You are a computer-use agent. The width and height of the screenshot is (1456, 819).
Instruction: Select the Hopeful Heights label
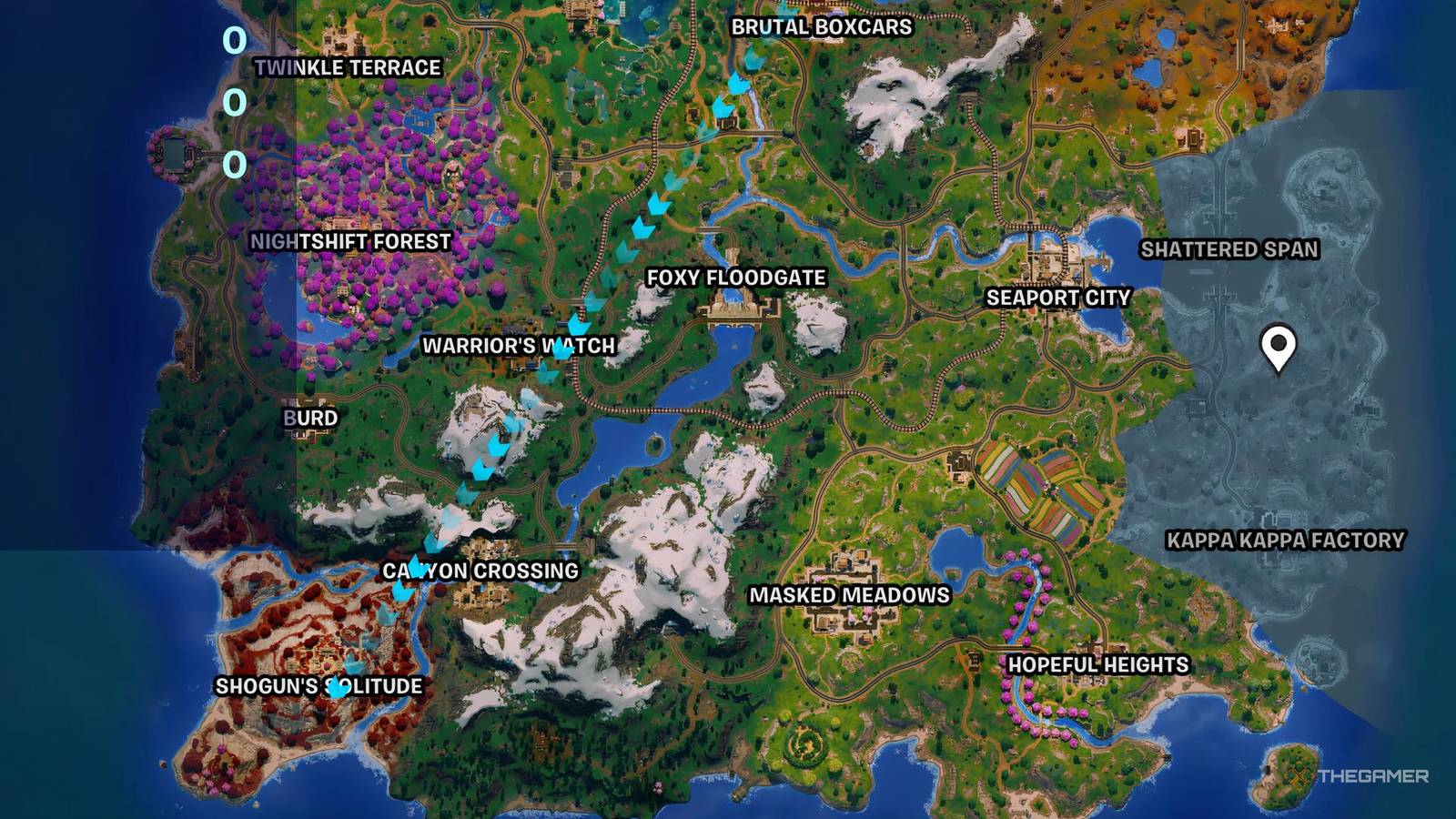[x=1095, y=663]
